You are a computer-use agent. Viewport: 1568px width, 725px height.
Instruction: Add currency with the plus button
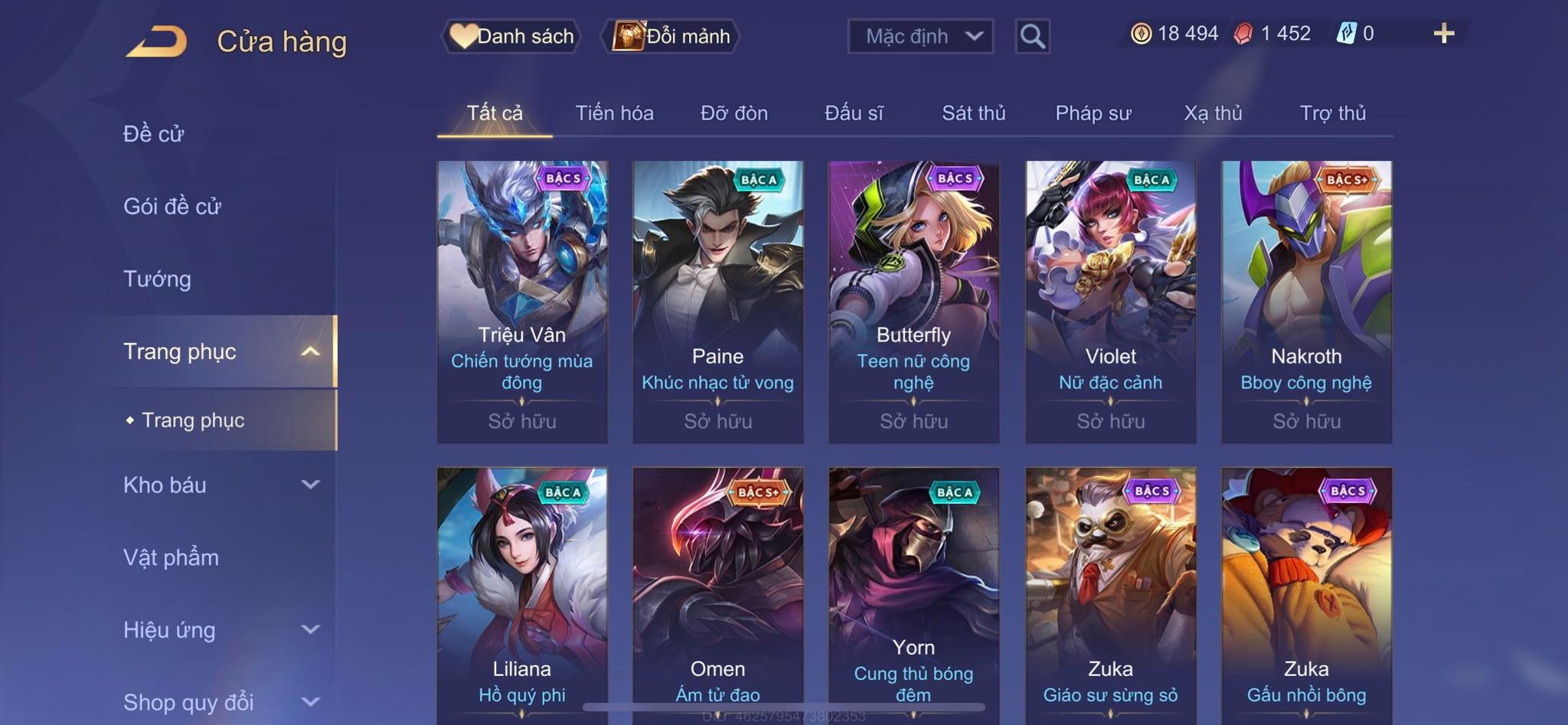coord(1443,34)
